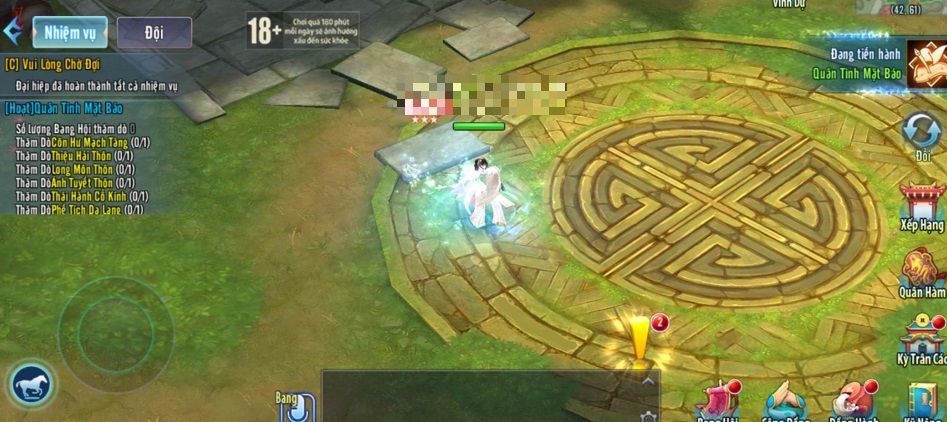The height and width of the screenshot is (422, 947).
Task: Switch to the Nhiệm vụ tab
Action: point(69,32)
